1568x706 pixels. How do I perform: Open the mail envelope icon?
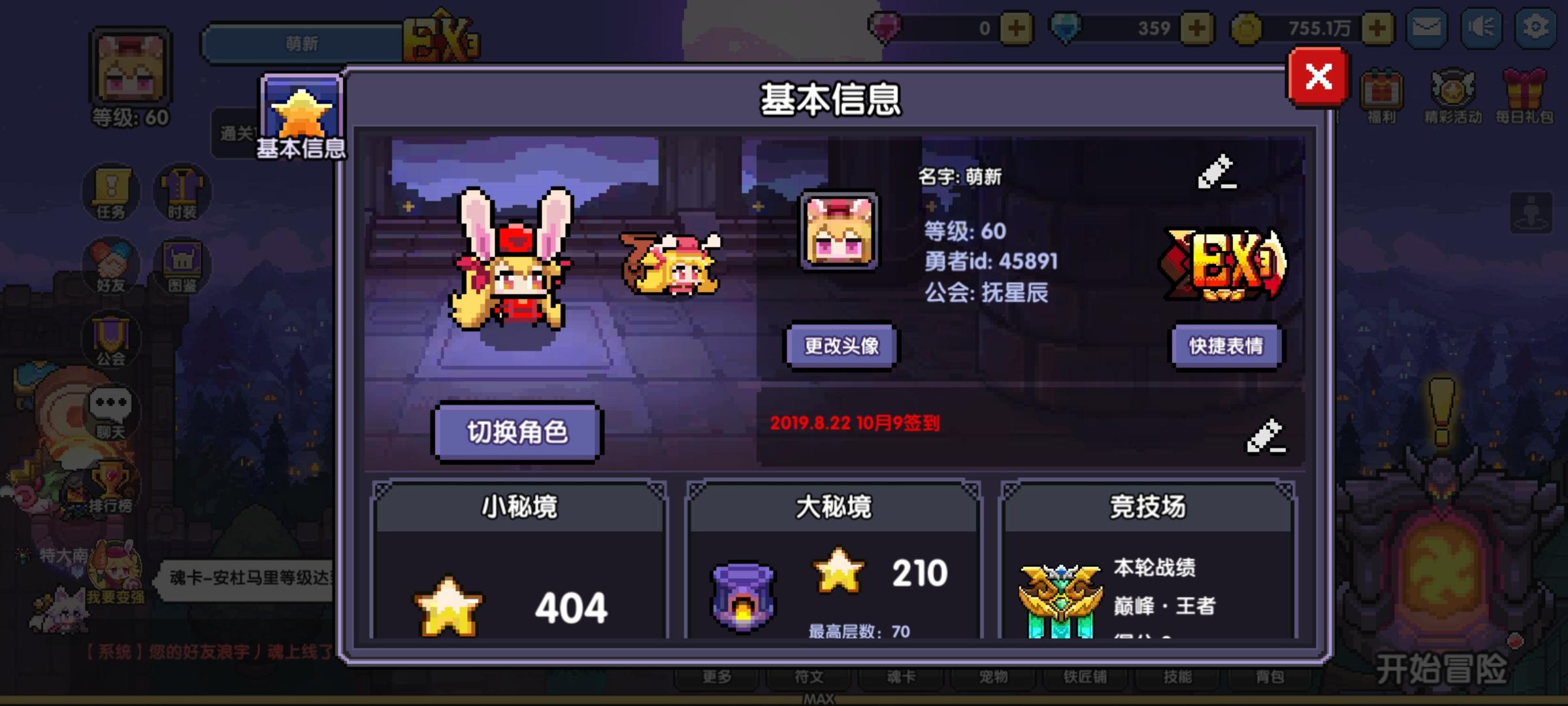1428,29
